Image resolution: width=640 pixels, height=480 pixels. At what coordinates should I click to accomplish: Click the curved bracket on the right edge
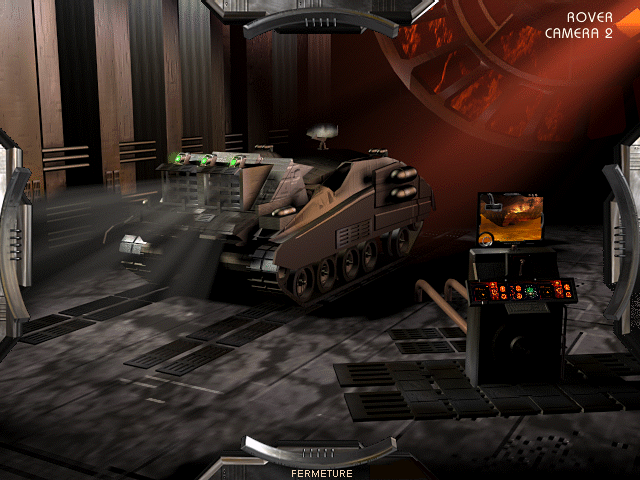pos(624,240)
